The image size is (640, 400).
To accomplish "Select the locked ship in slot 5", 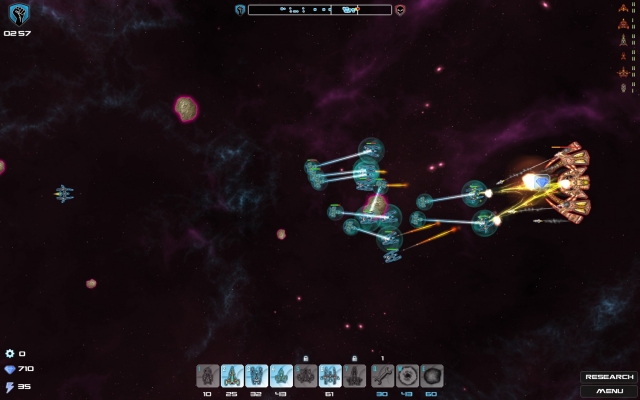I will tap(305, 376).
